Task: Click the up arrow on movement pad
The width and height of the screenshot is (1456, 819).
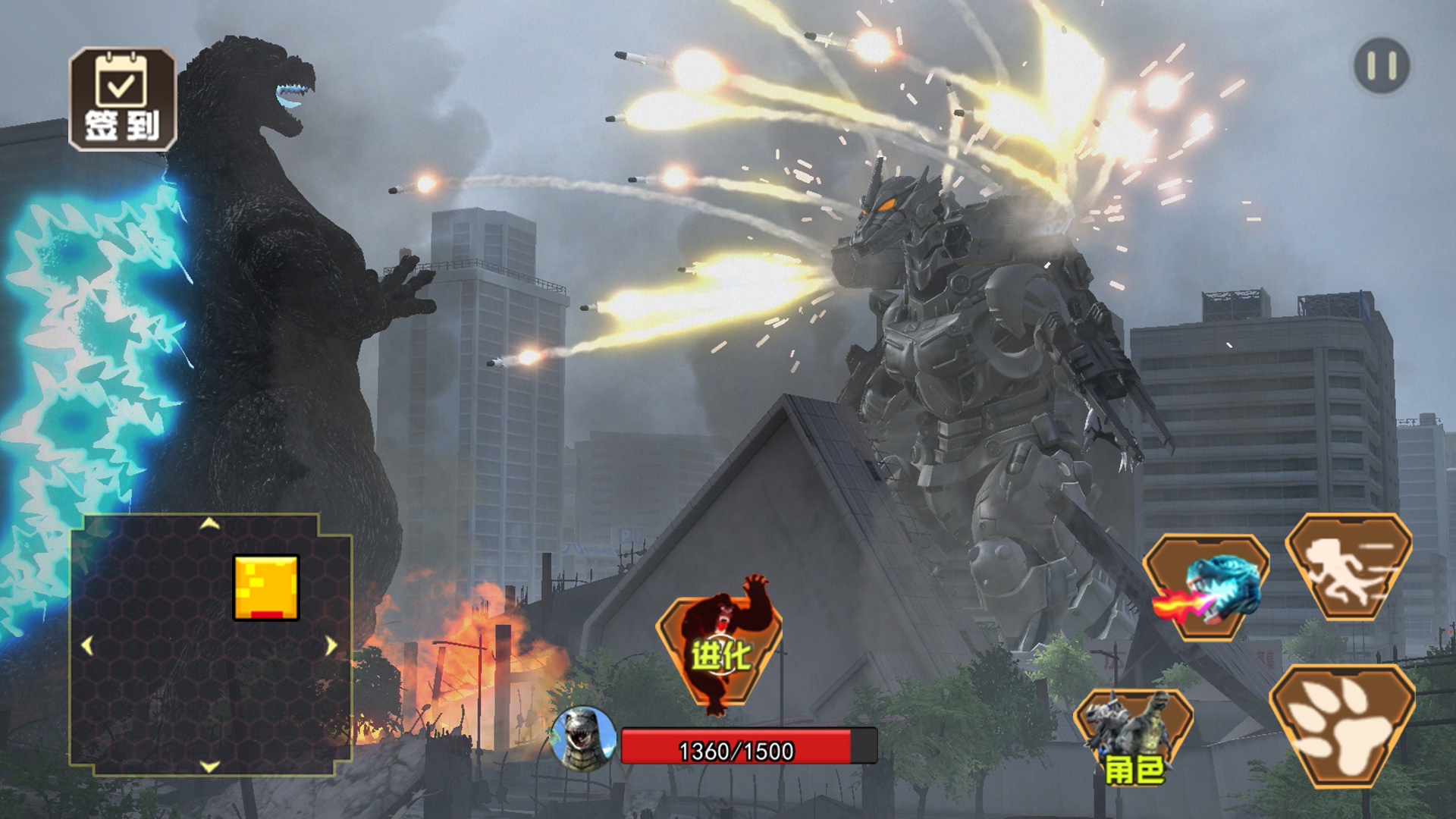Action: [x=209, y=524]
